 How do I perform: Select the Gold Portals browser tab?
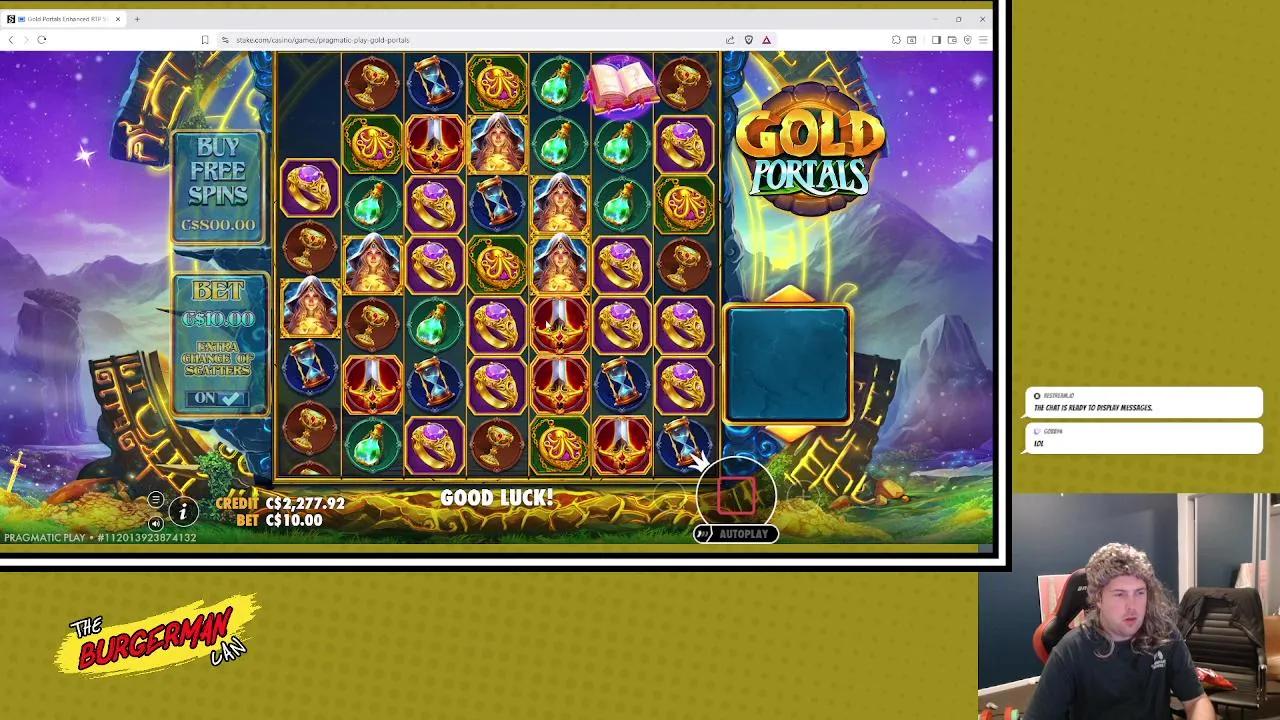click(60, 18)
